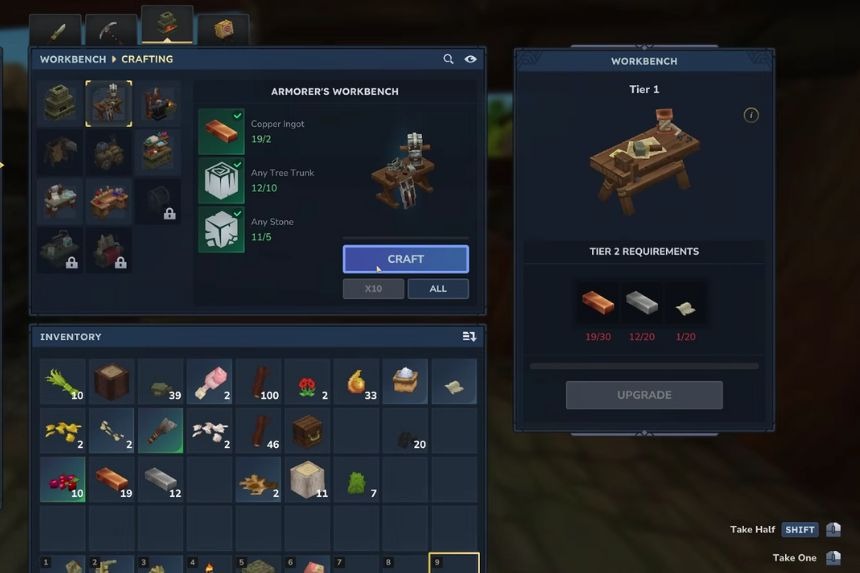Pick the wooden chest in inventory
860x573 pixels.
pos(307,431)
